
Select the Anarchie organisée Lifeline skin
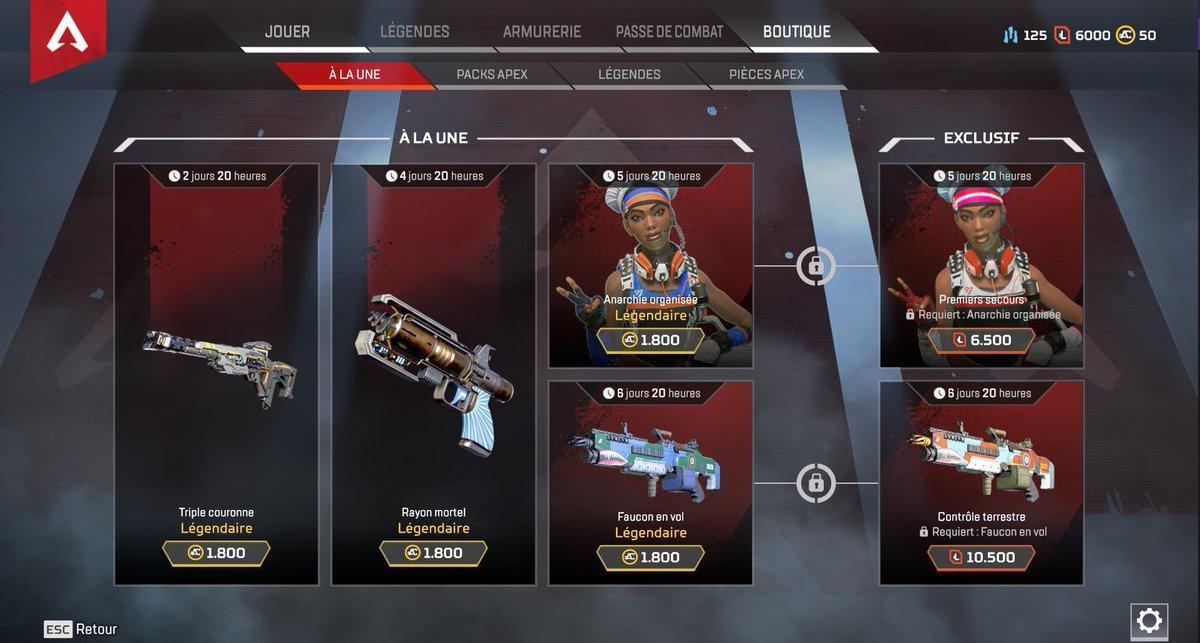[x=651, y=266]
